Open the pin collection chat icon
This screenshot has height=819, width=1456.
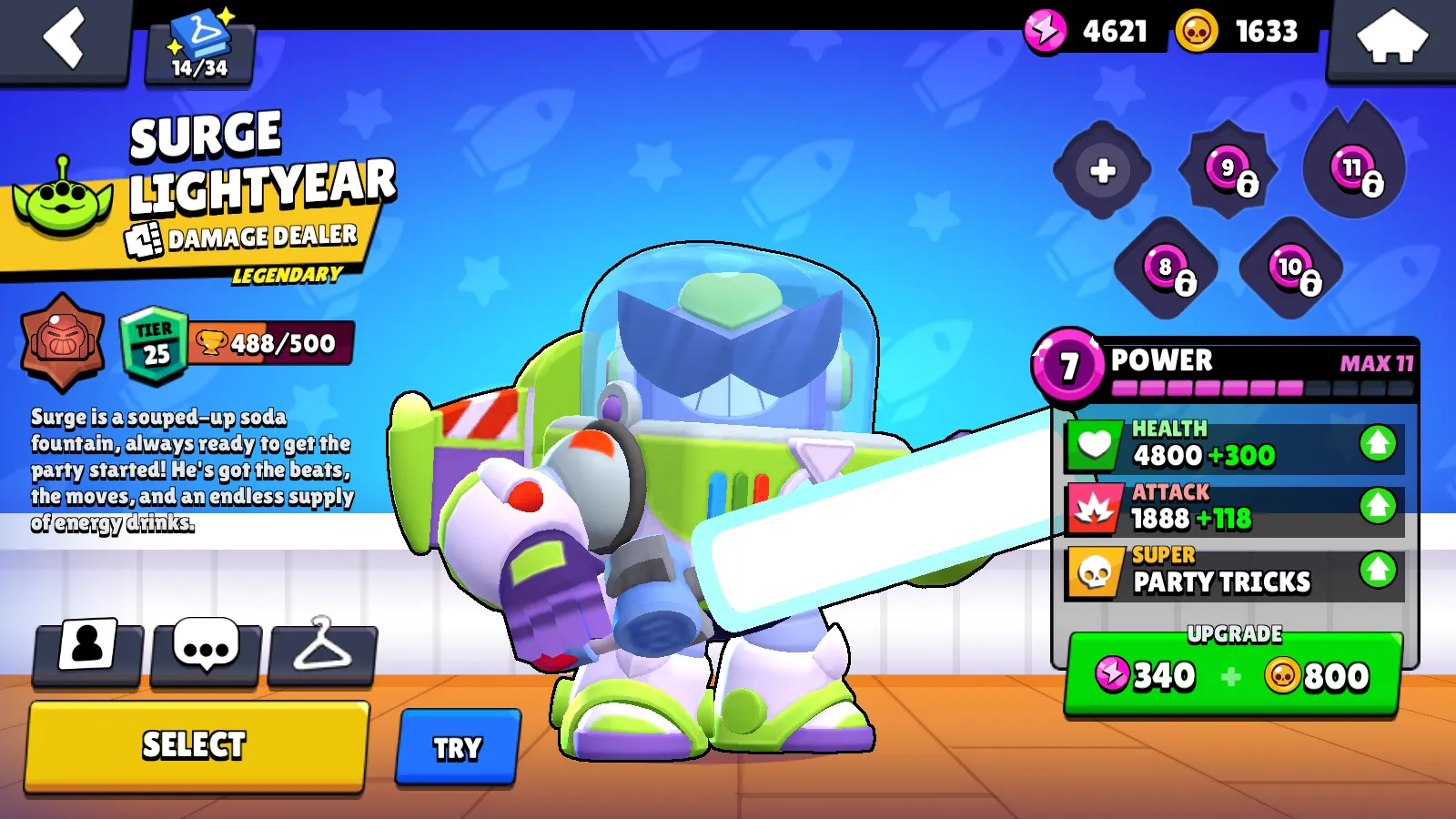(205, 650)
